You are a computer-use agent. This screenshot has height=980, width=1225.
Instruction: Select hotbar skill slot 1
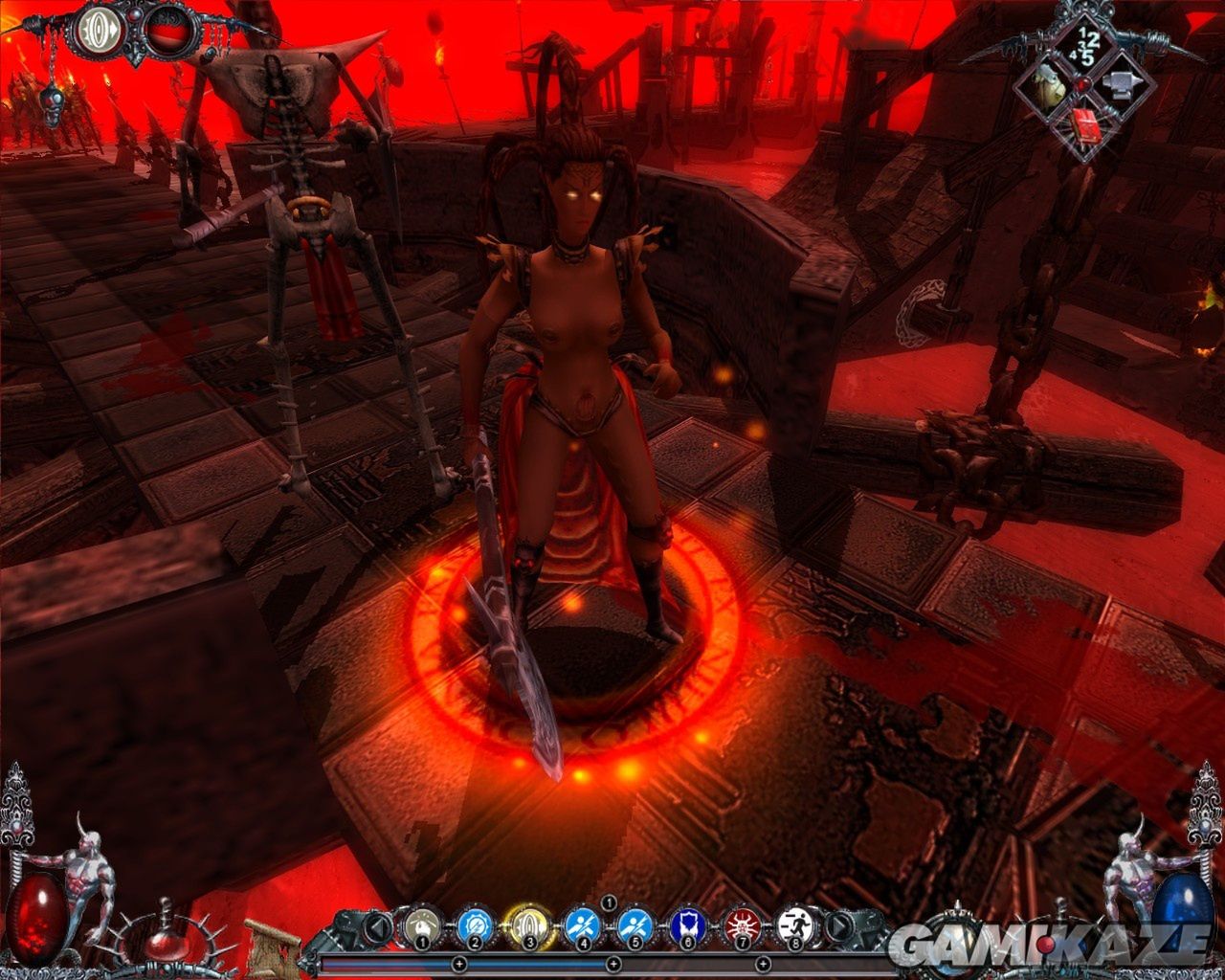[x=421, y=924]
